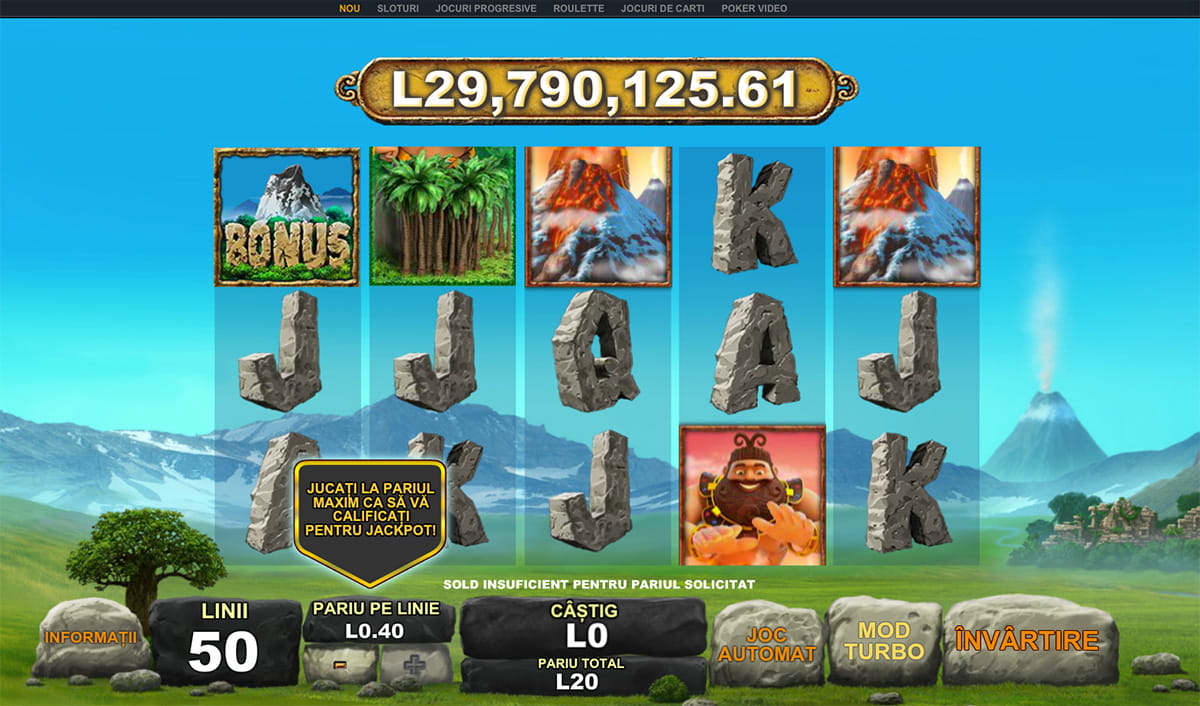Increase the line bet with plus
The image size is (1200, 706).
[x=416, y=664]
